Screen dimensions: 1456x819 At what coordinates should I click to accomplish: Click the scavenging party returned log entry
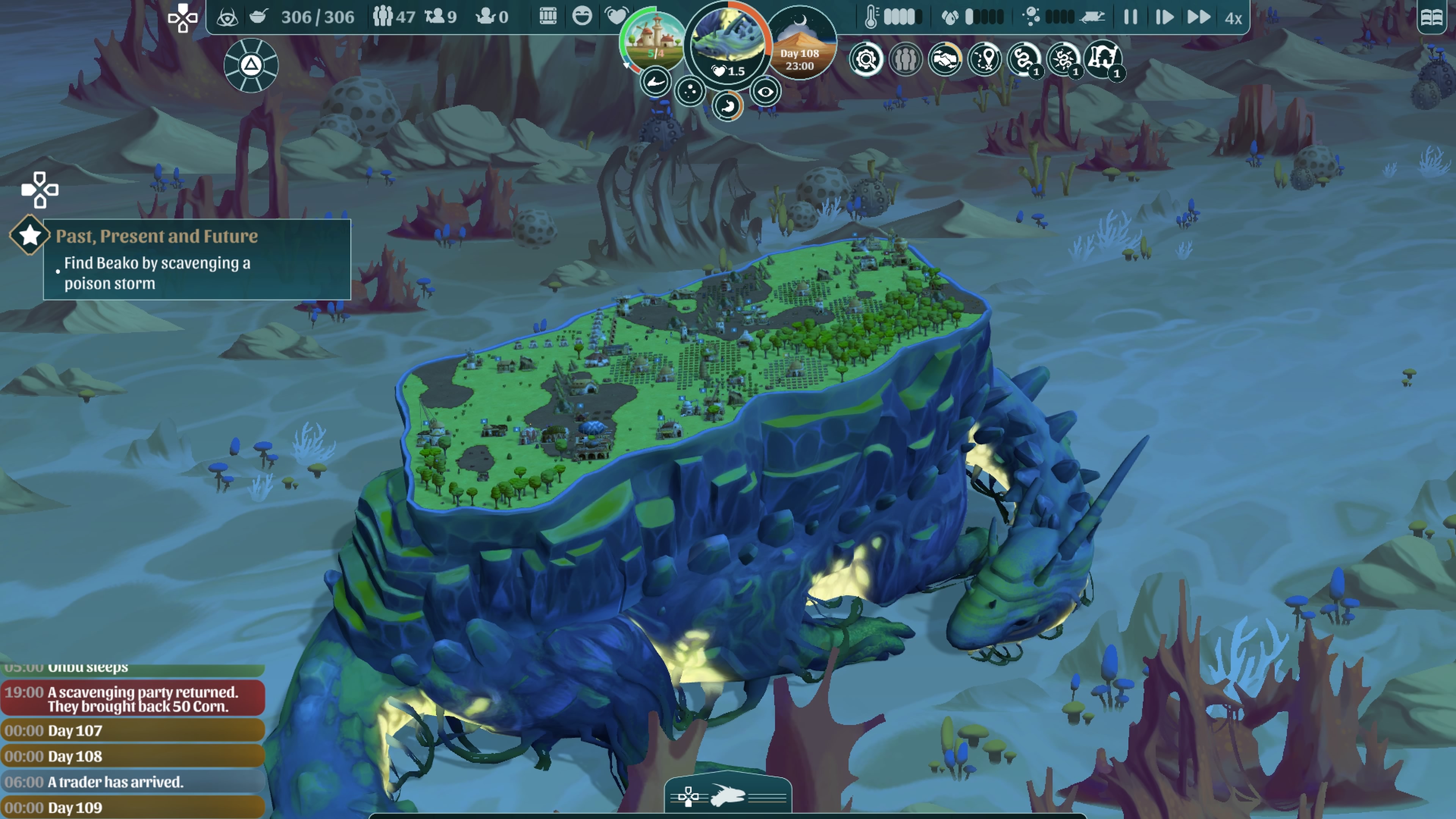133,698
